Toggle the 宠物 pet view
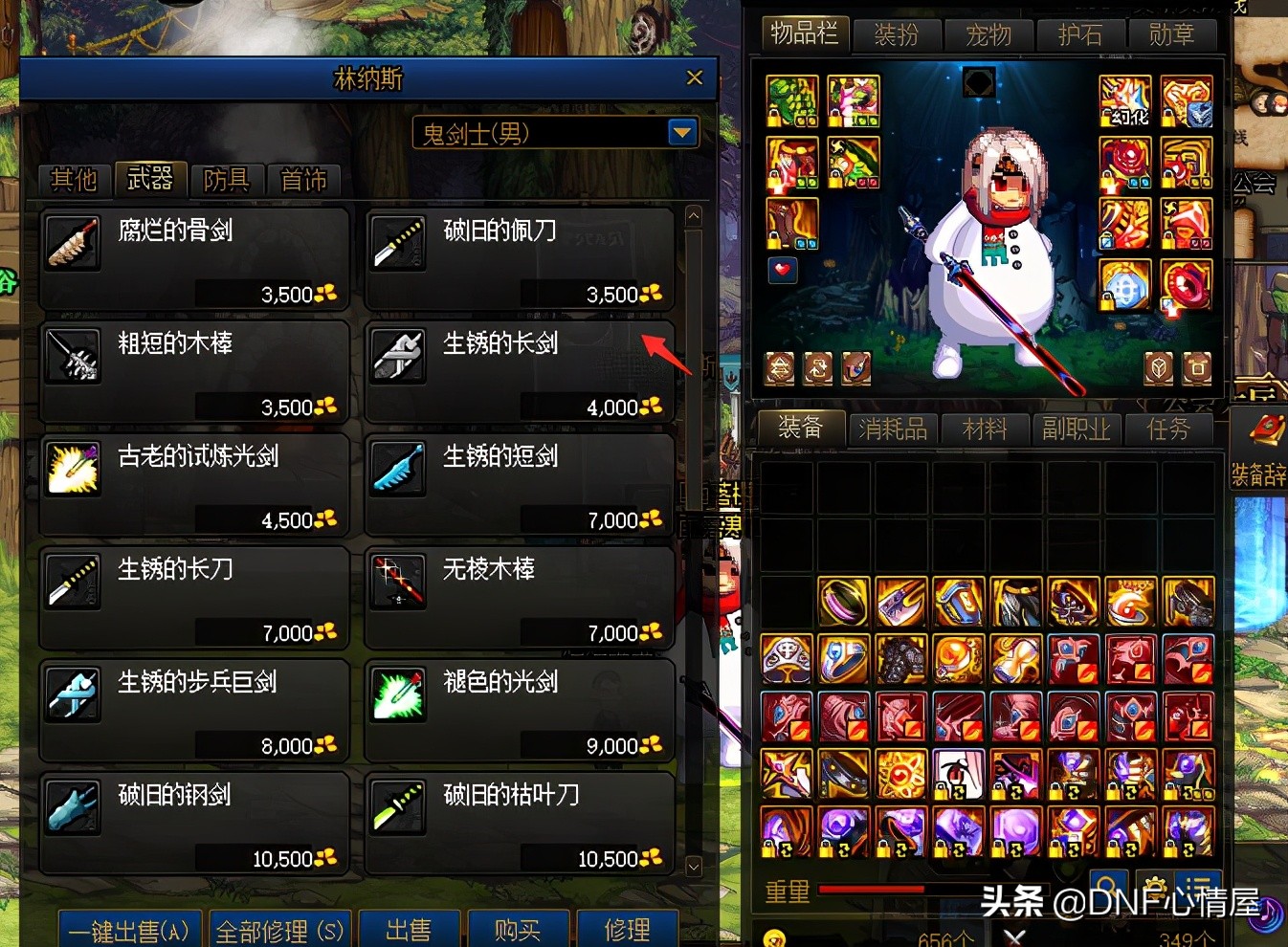The width and height of the screenshot is (1288, 947). [x=988, y=34]
